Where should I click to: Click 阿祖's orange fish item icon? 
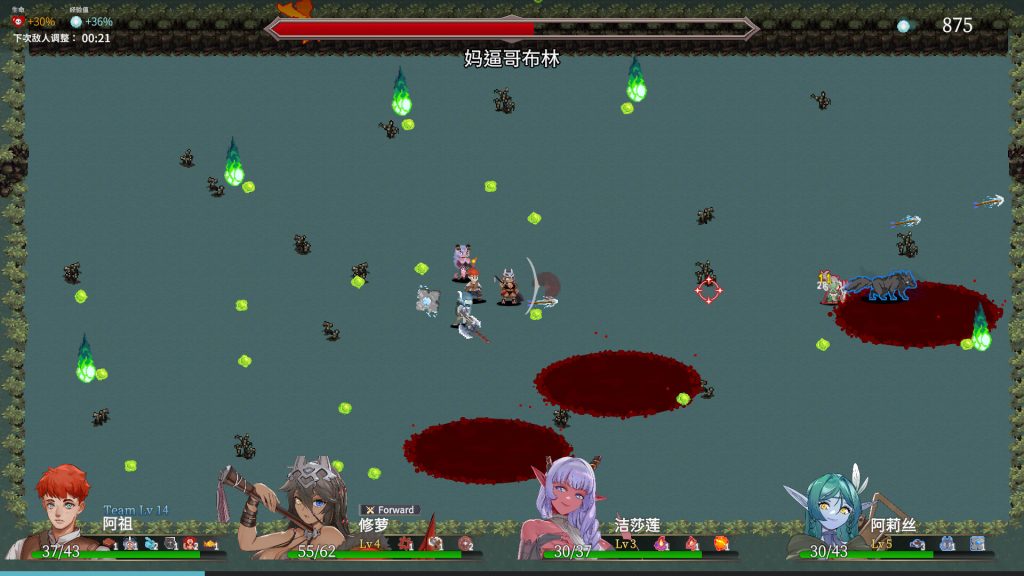tap(211, 544)
